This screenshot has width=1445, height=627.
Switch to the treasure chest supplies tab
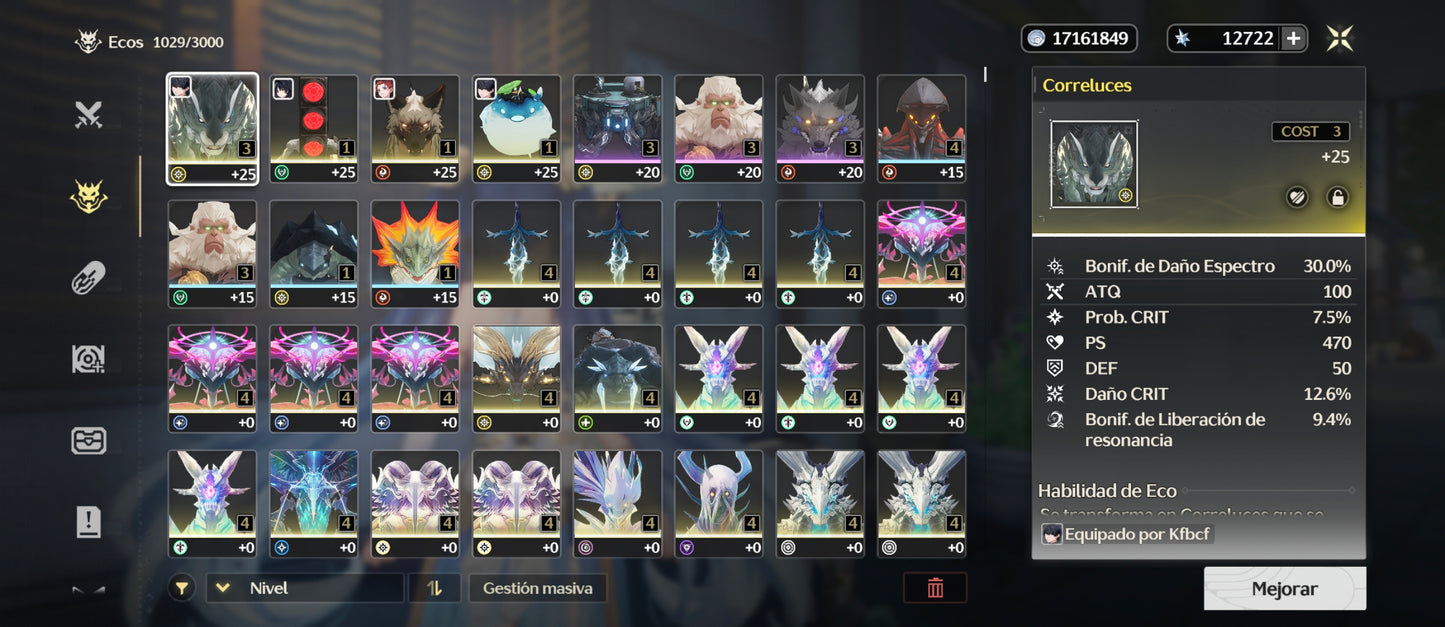(x=89, y=440)
